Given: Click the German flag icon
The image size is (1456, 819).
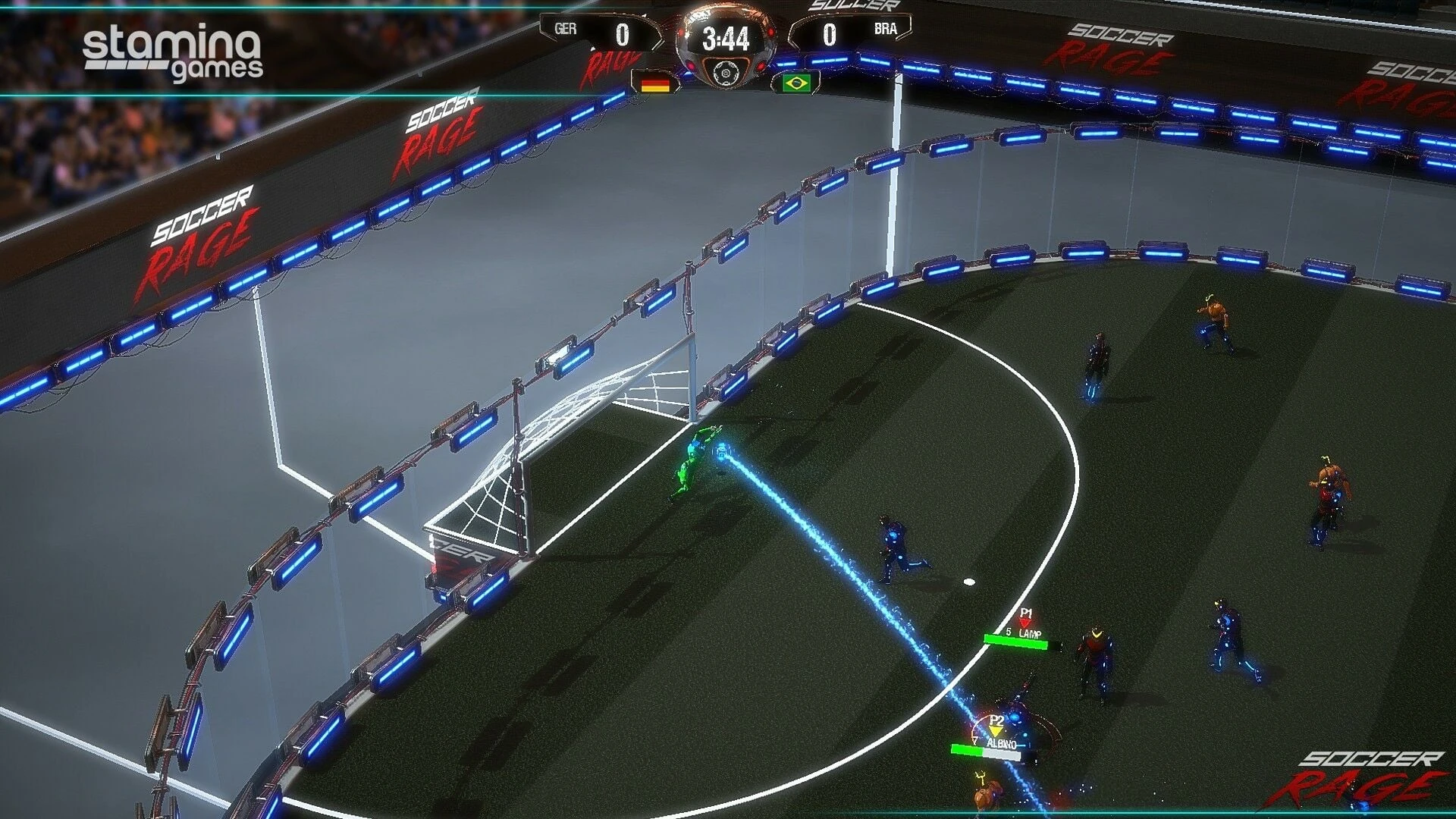Looking at the screenshot, I should click(655, 83).
